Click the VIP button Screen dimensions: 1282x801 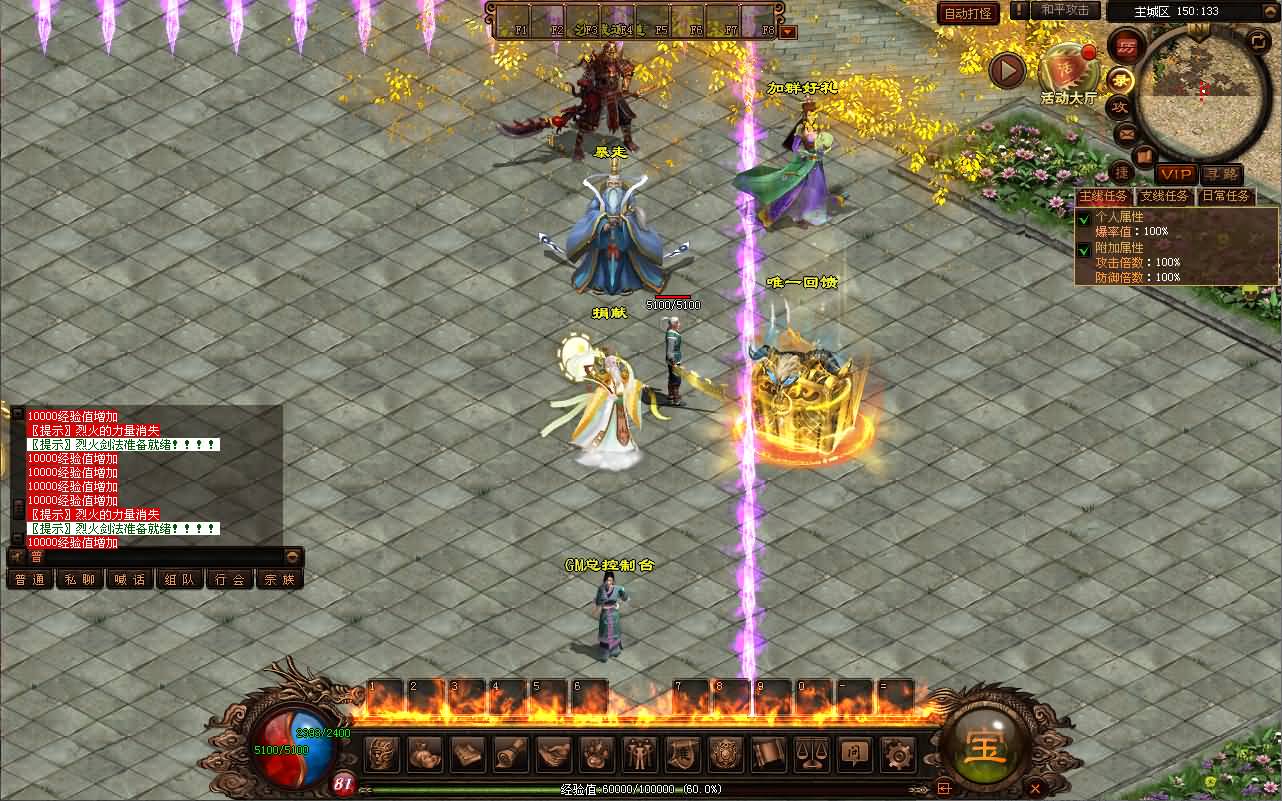[x=1176, y=174]
